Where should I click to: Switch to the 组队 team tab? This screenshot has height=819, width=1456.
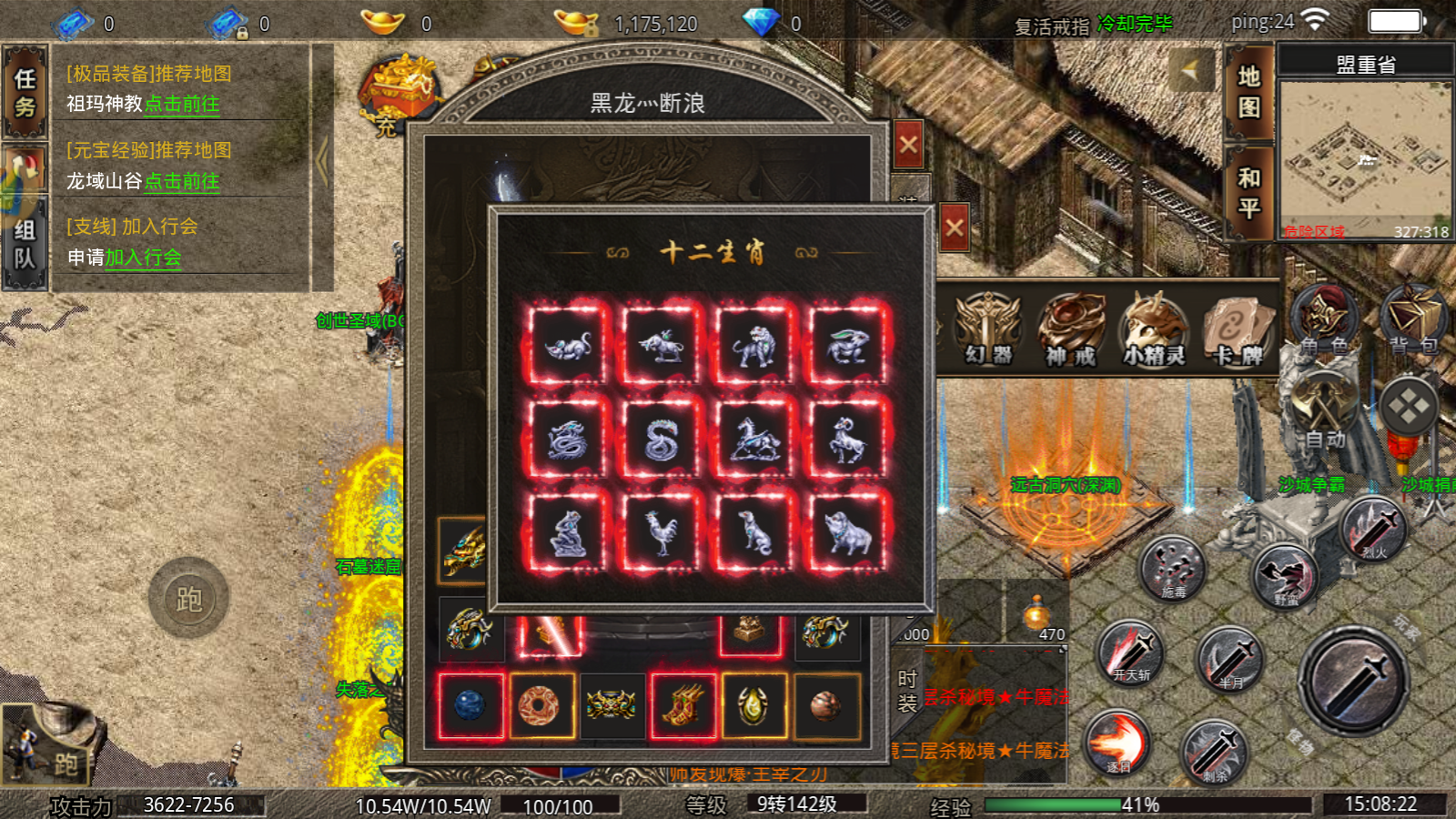tap(25, 244)
